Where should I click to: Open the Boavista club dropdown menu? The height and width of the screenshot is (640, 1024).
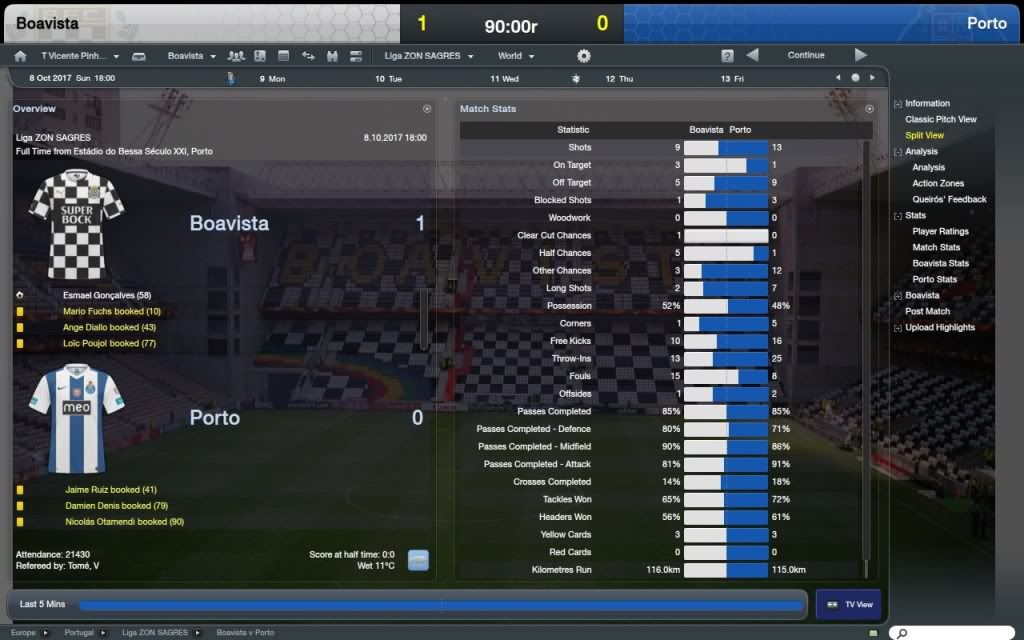(x=191, y=56)
